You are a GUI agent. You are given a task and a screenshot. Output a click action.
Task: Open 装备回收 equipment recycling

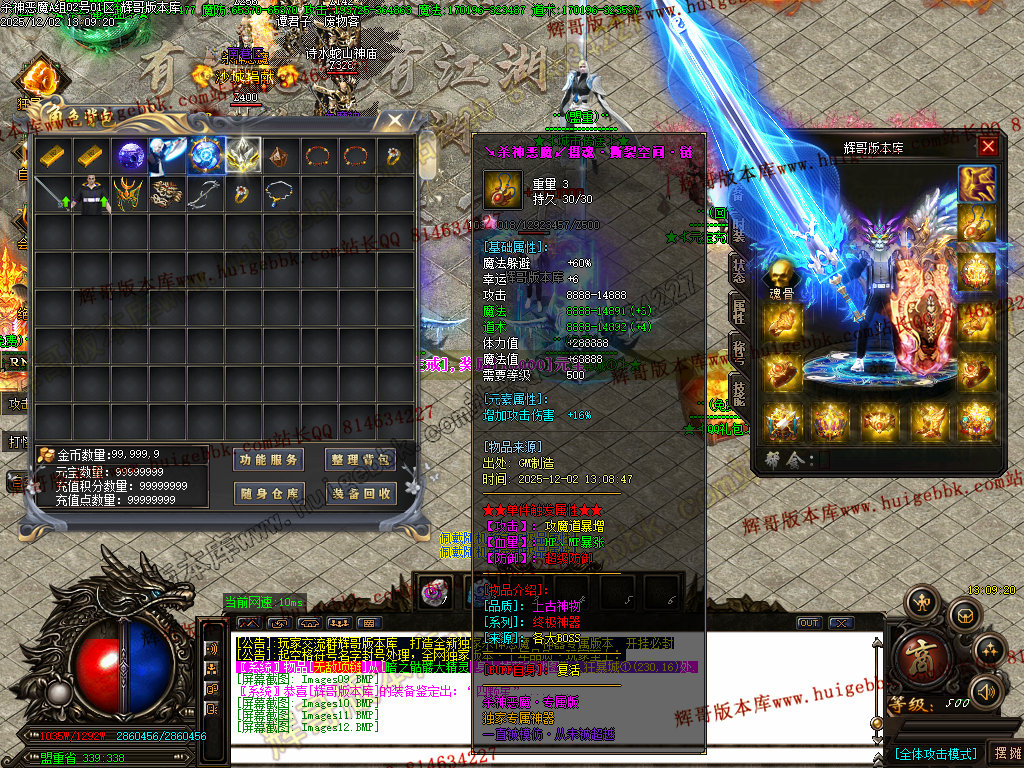click(x=360, y=493)
